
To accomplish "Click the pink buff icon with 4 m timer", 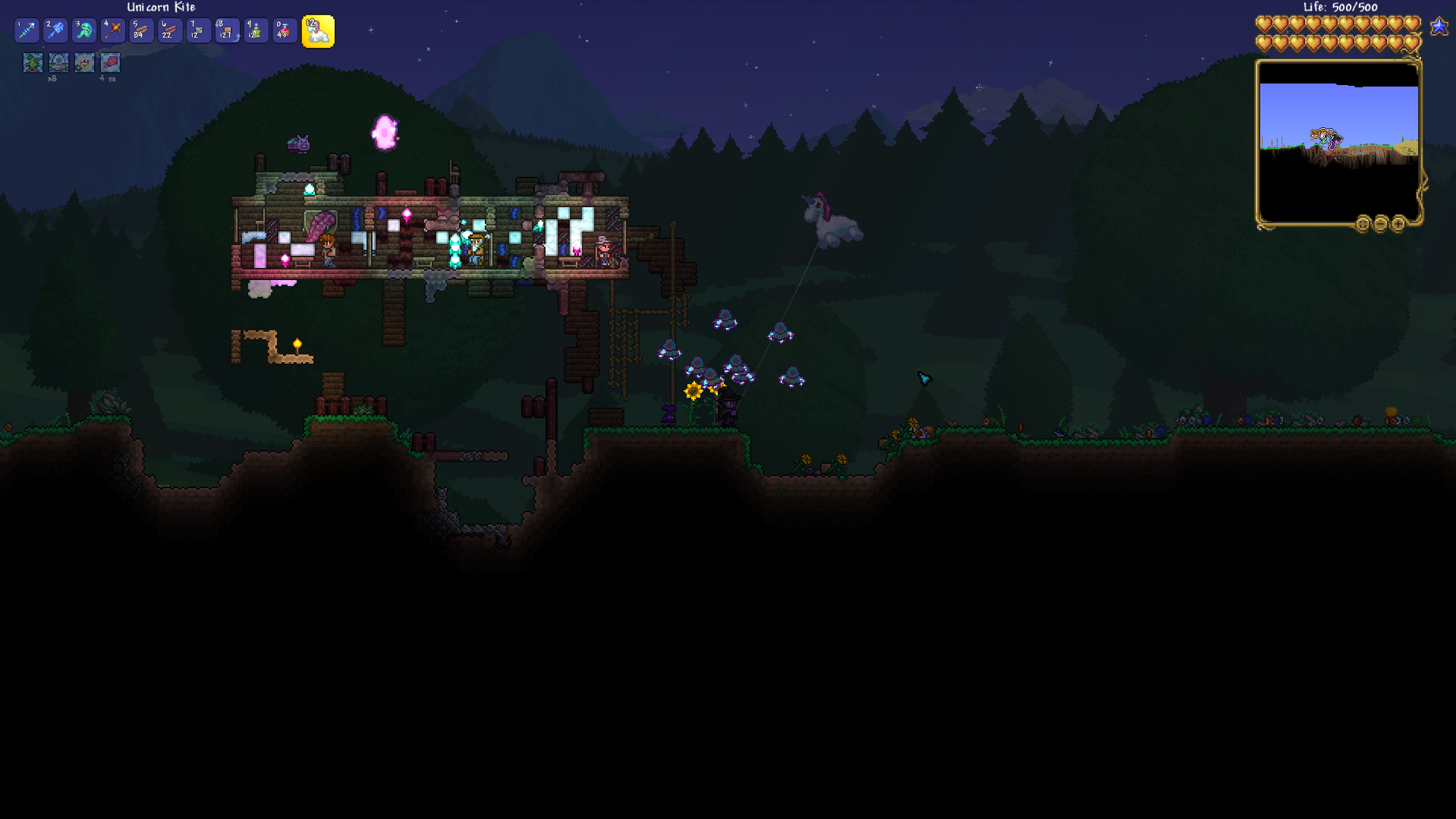I will pyautogui.click(x=110, y=62).
